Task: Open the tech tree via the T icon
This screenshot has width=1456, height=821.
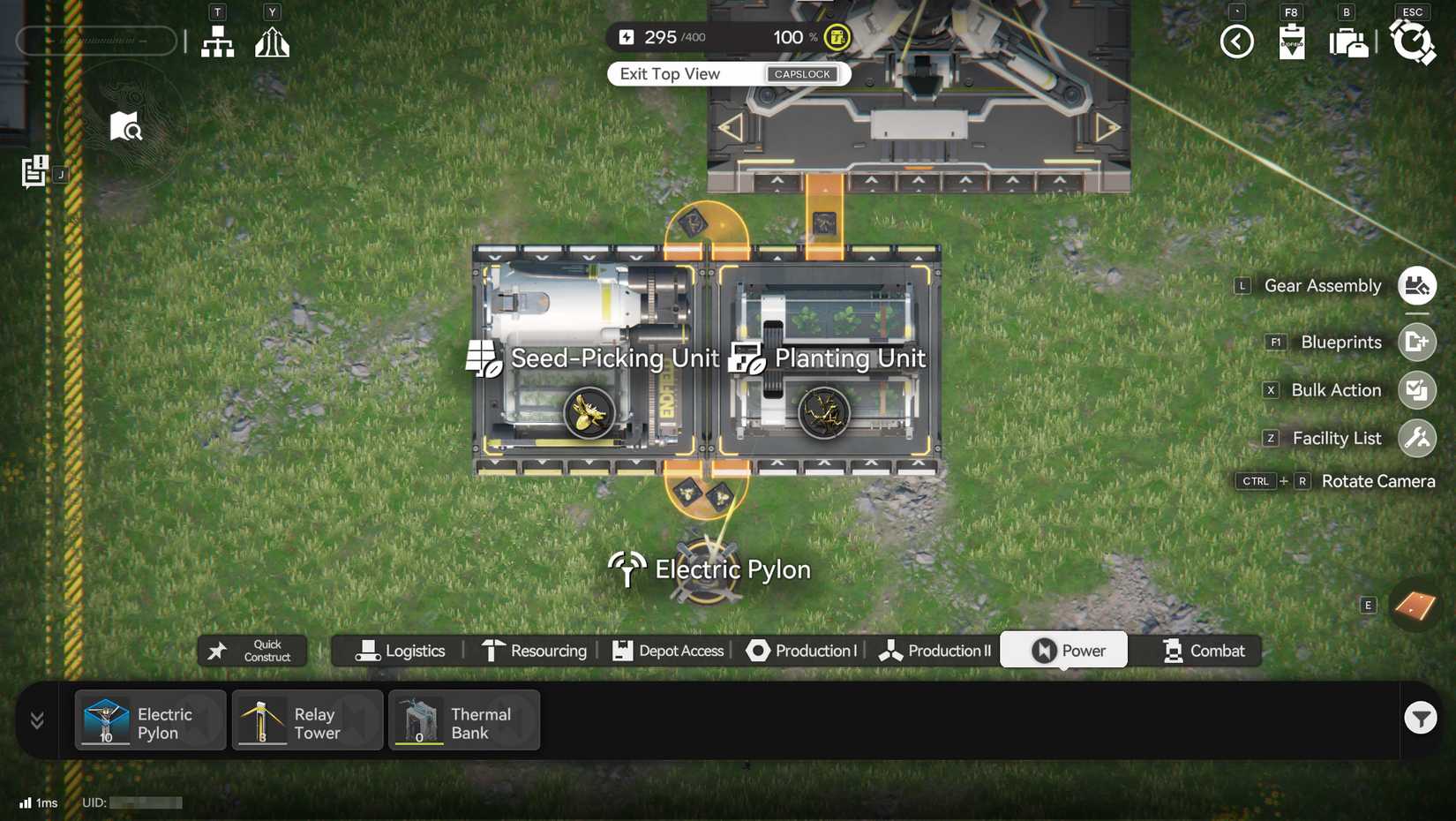Action: click(217, 41)
